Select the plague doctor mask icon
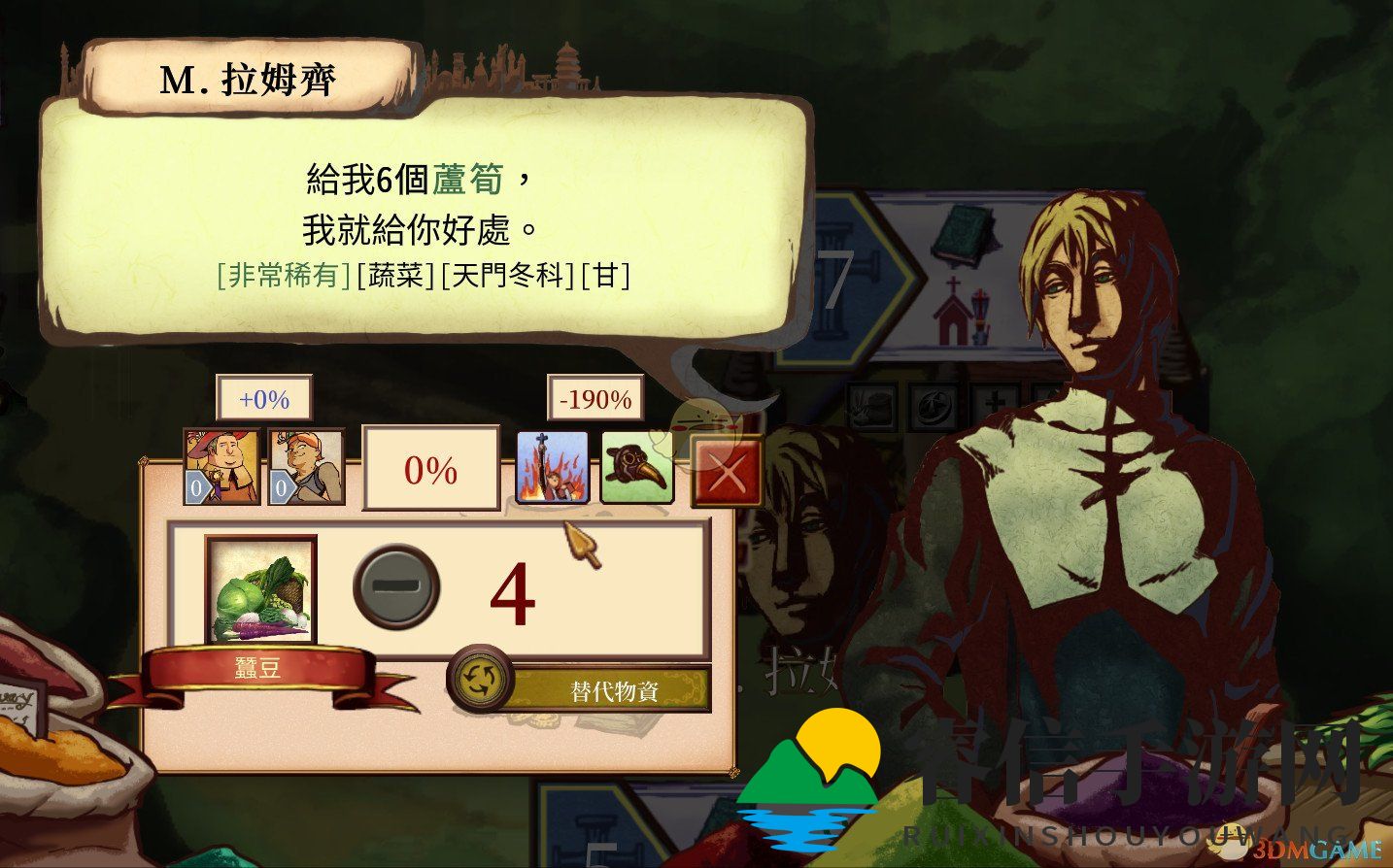The height and width of the screenshot is (868, 1393). (640, 466)
